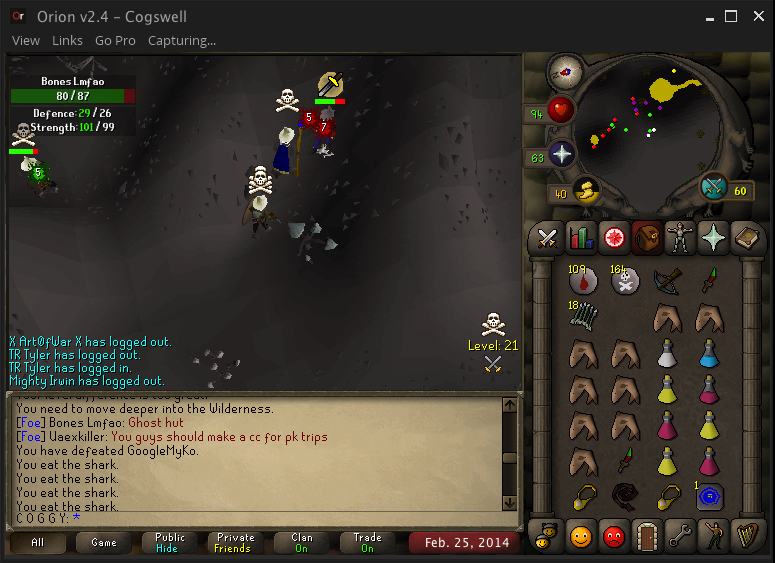The image size is (775, 563).
Task: Click the crossbow in the inventory
Action: point(668,281)
